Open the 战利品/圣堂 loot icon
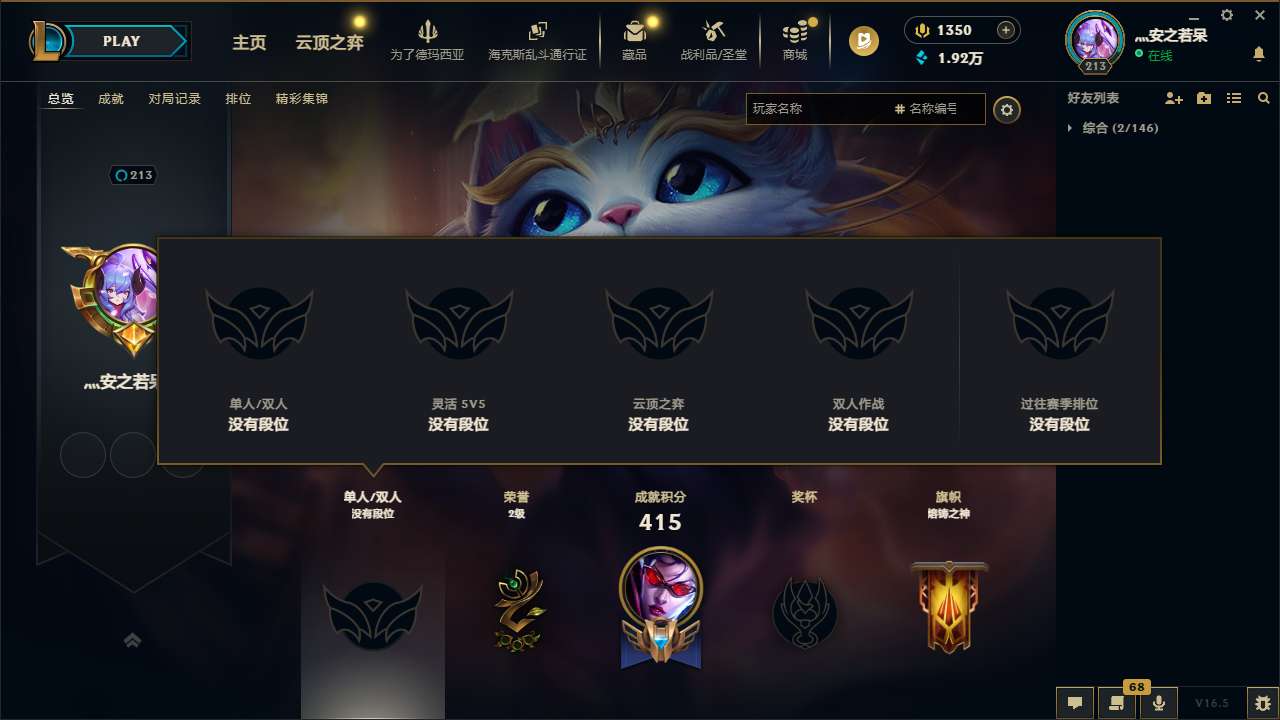Viewport: 1280px width, 720px height. coord(714,38)
